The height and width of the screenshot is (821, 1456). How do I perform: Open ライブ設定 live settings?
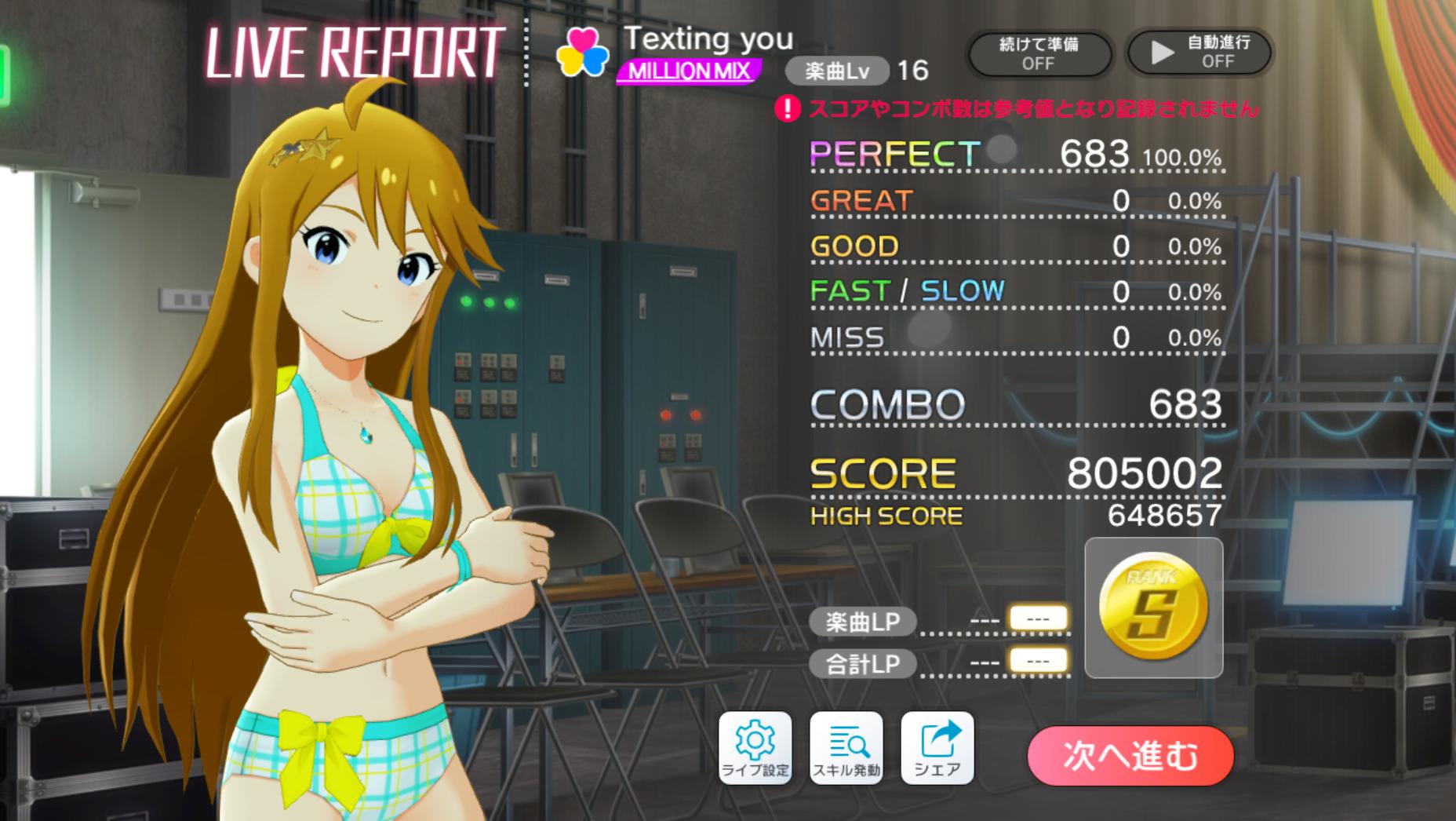point(755,748)
